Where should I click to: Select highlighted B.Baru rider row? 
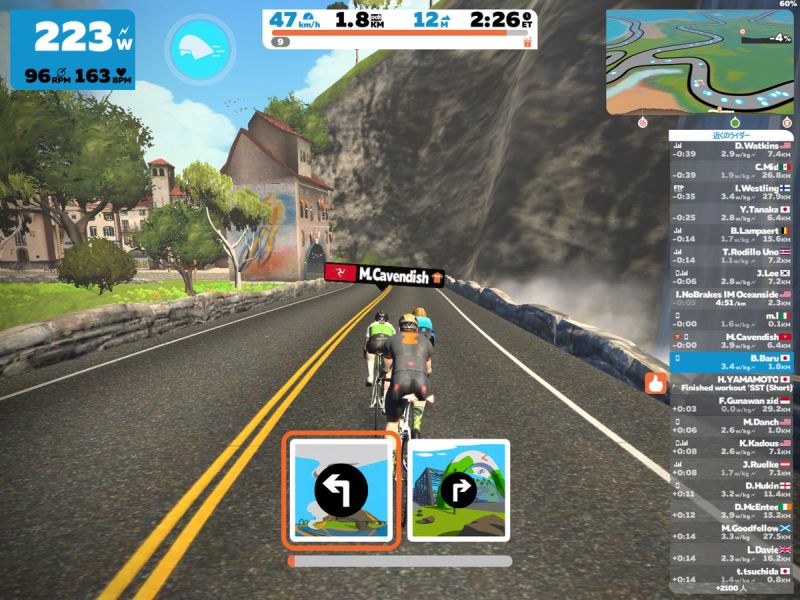732,362
